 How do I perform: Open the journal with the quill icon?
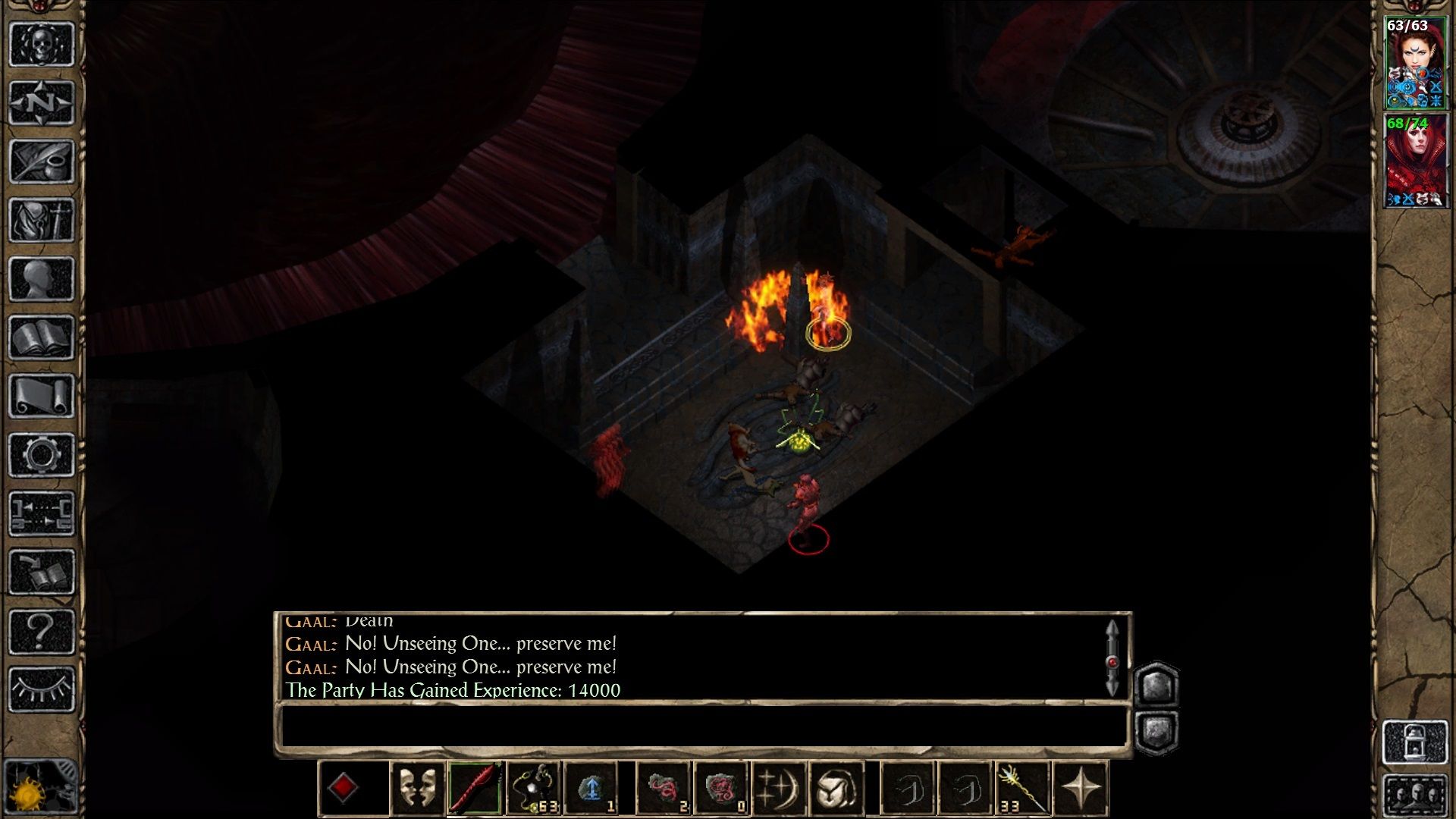click(x=42, y=161)
